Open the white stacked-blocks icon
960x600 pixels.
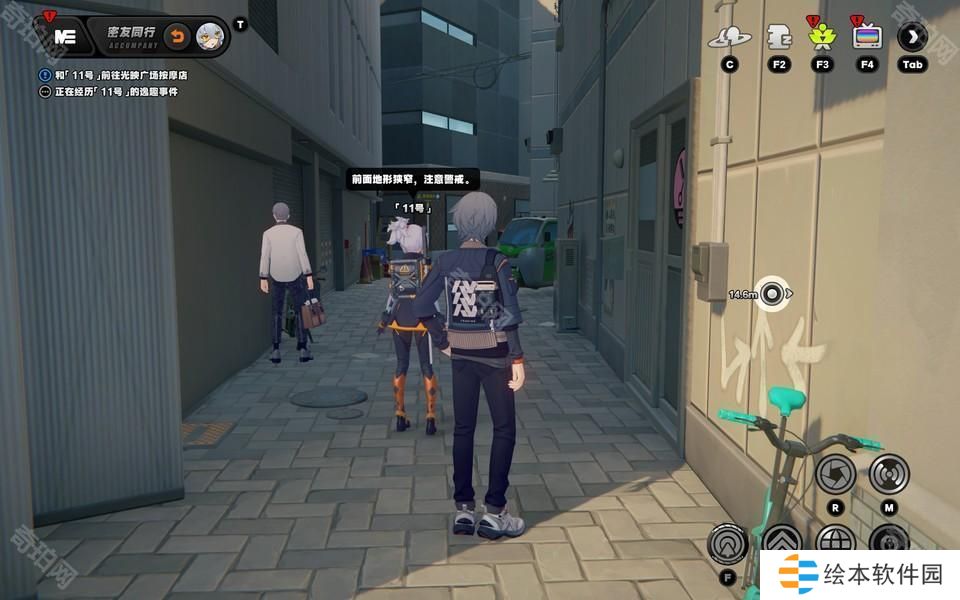coord(779,38)
